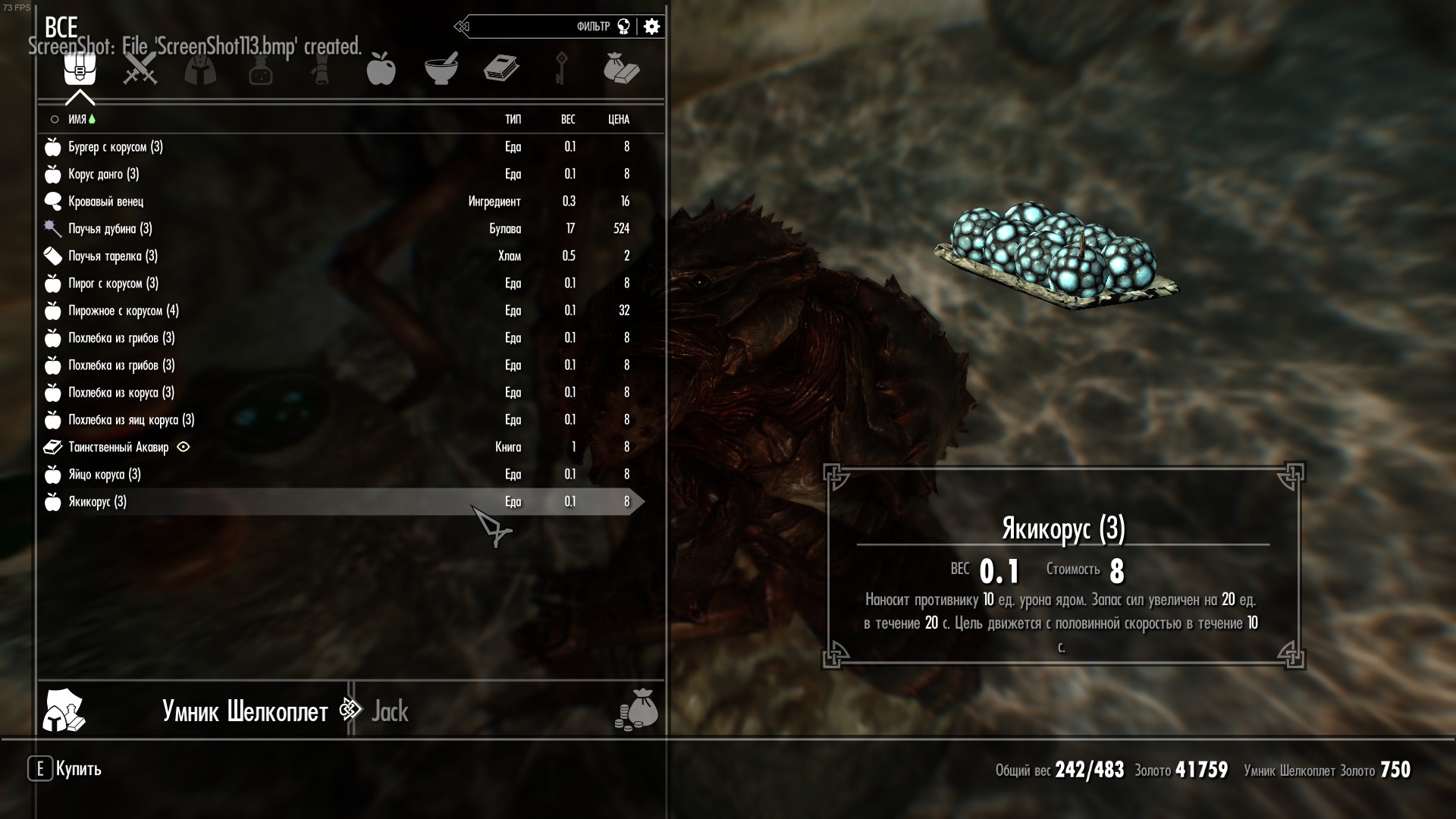
Task: Switch to the books category
Action: click(501, 70)
